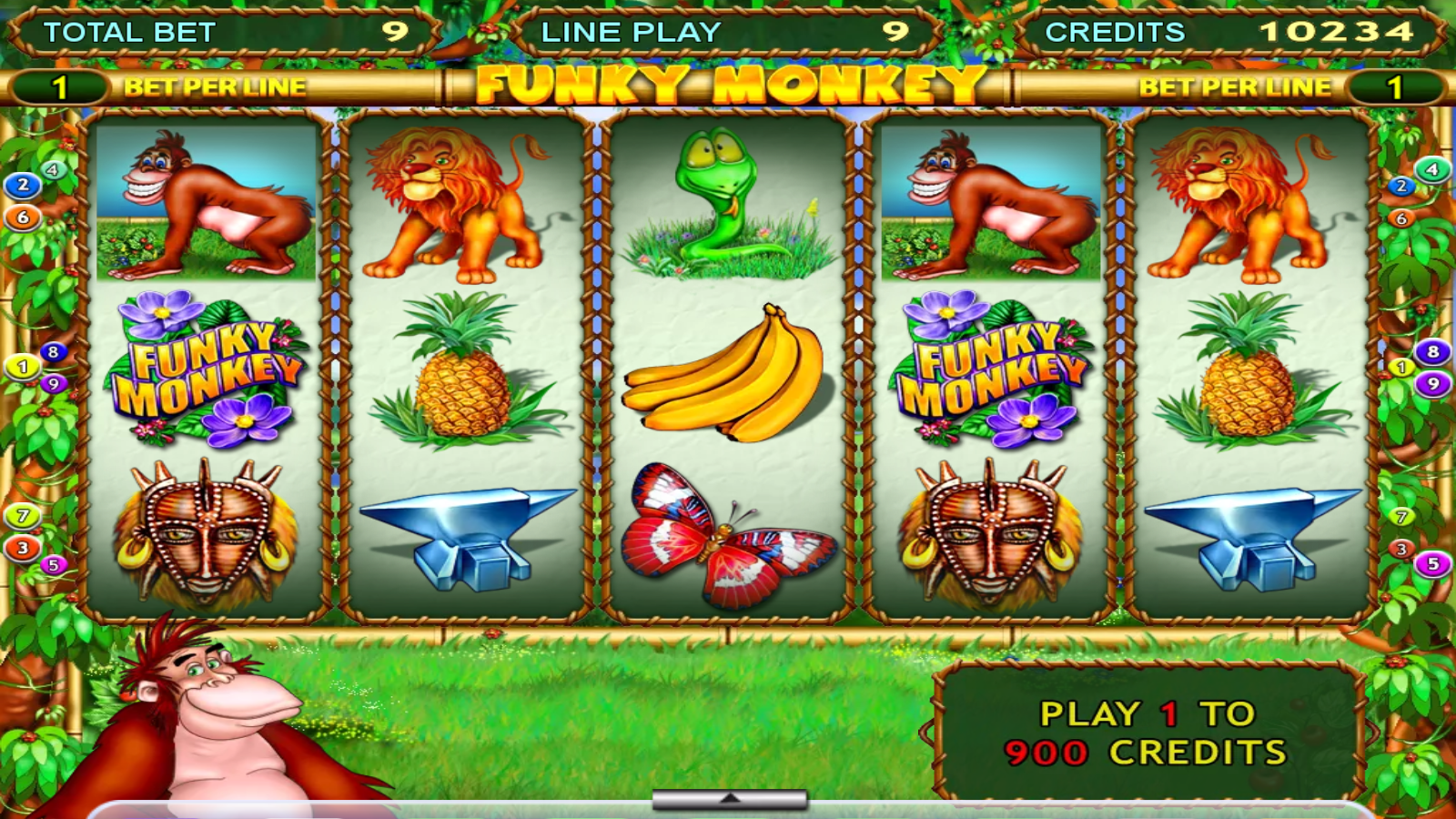The image size is (1456, 819).
Task: Toggle payline 1 on the left side
Action: tap(20, 367)
